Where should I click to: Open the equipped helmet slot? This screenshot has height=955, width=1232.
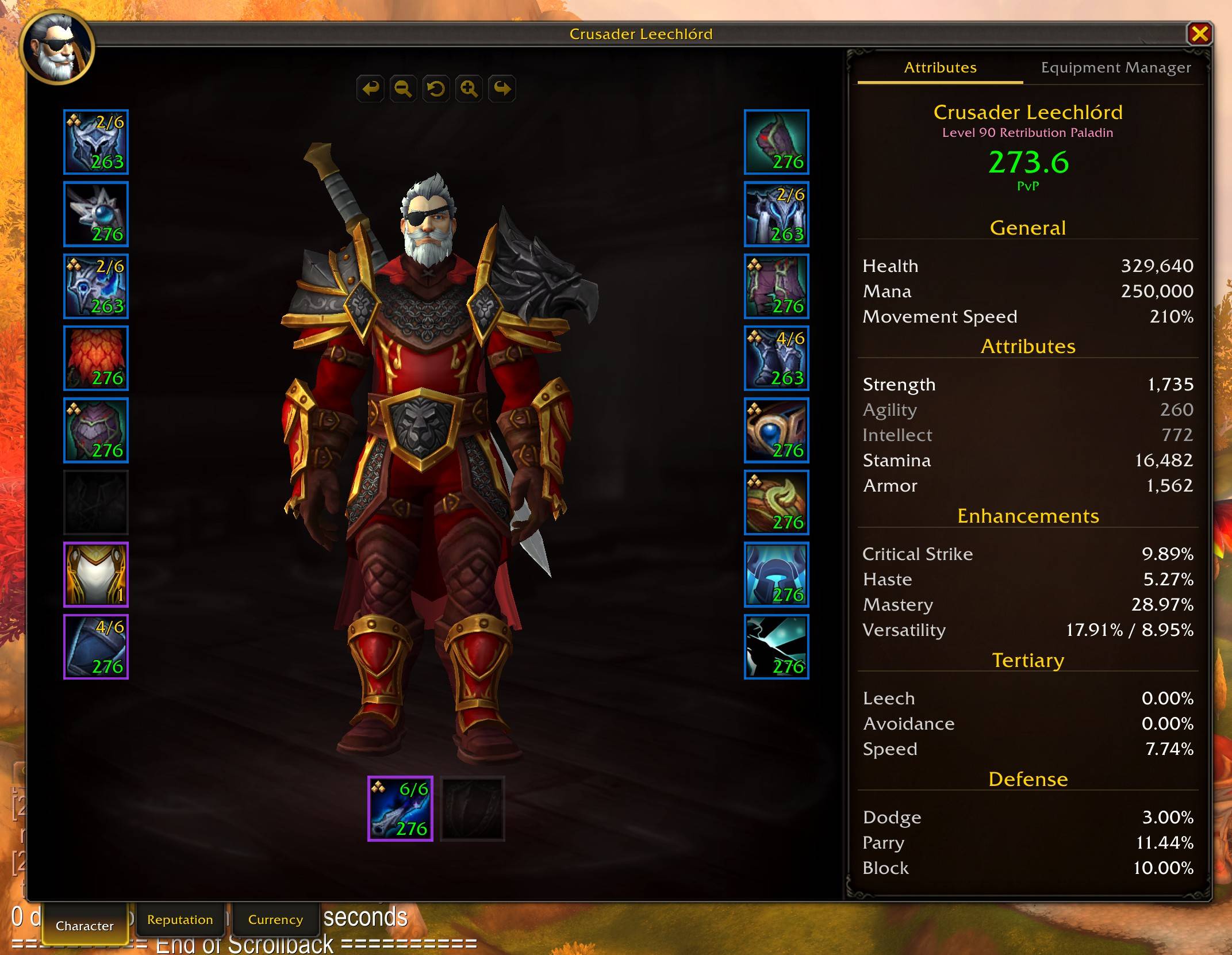coord(95,142)
